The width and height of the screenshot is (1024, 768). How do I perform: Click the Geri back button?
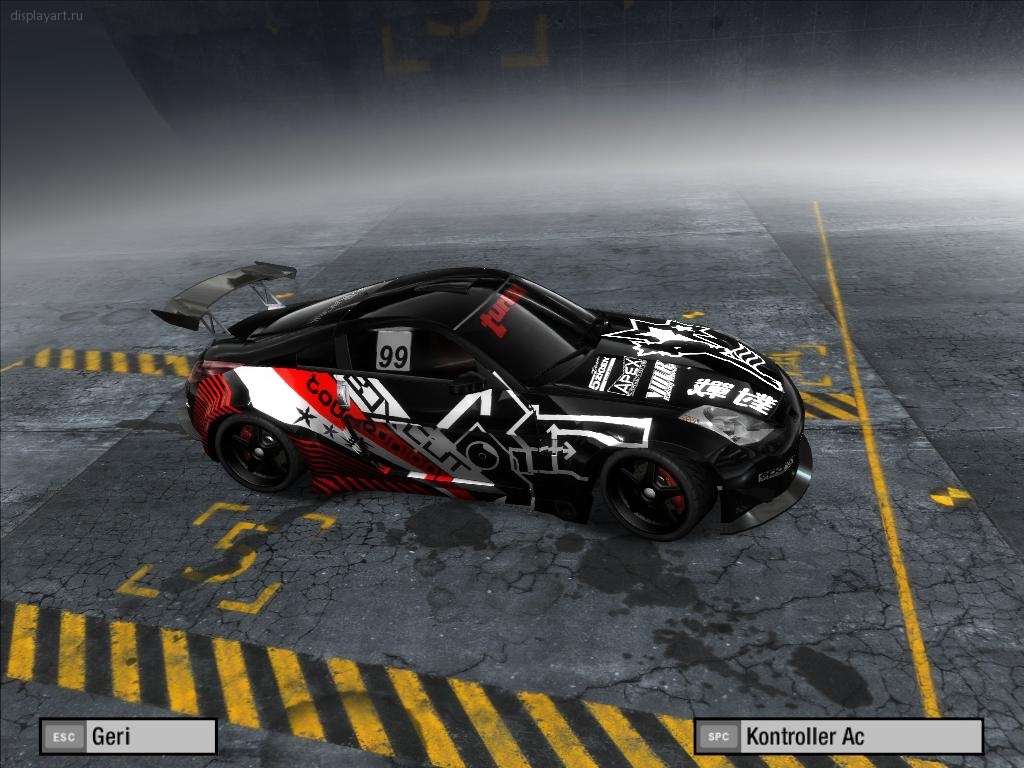(x=128, y=737)
